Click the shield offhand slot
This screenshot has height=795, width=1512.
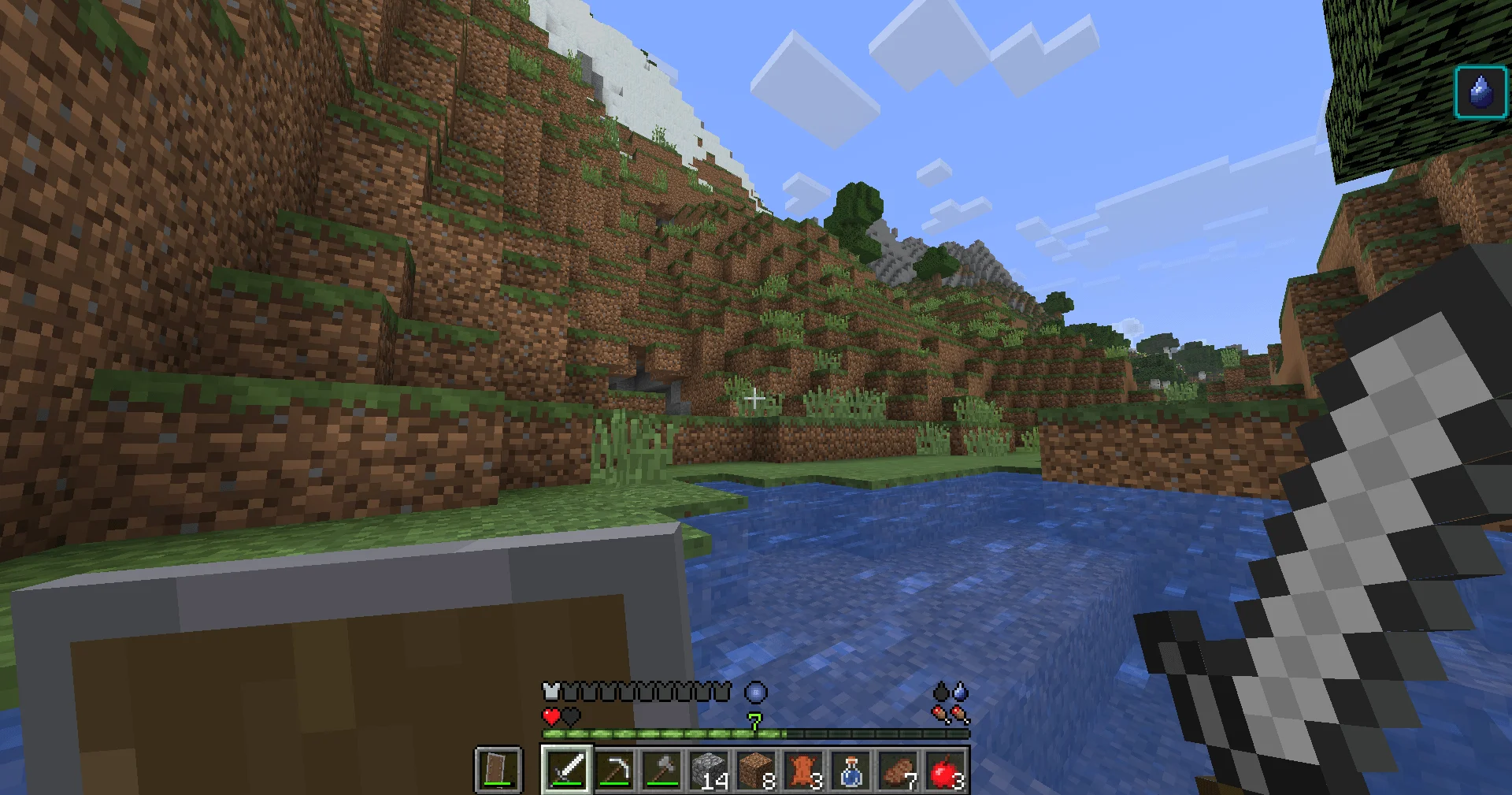point(498,770)
